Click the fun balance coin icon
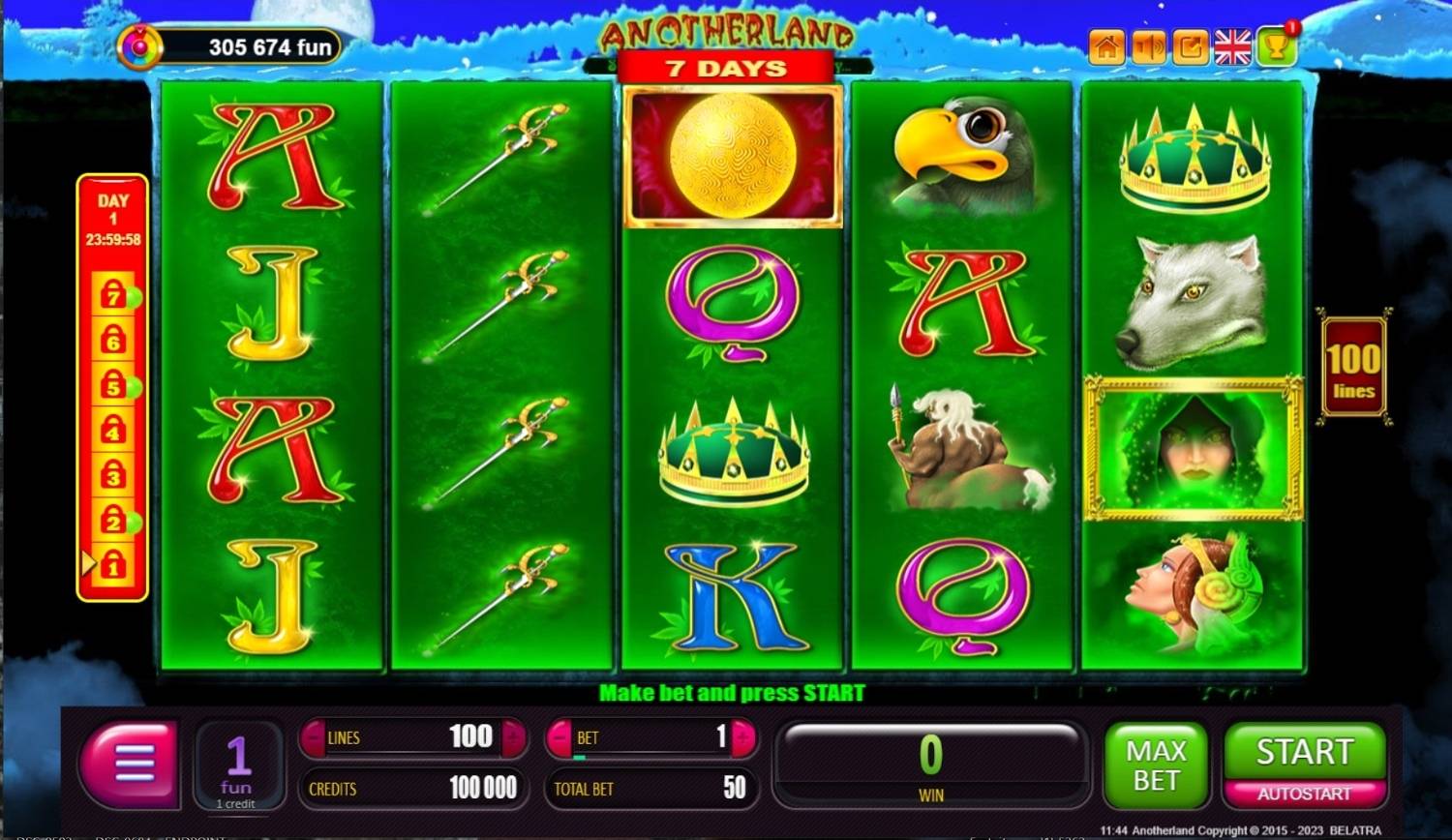 click(x=140, y=46)
